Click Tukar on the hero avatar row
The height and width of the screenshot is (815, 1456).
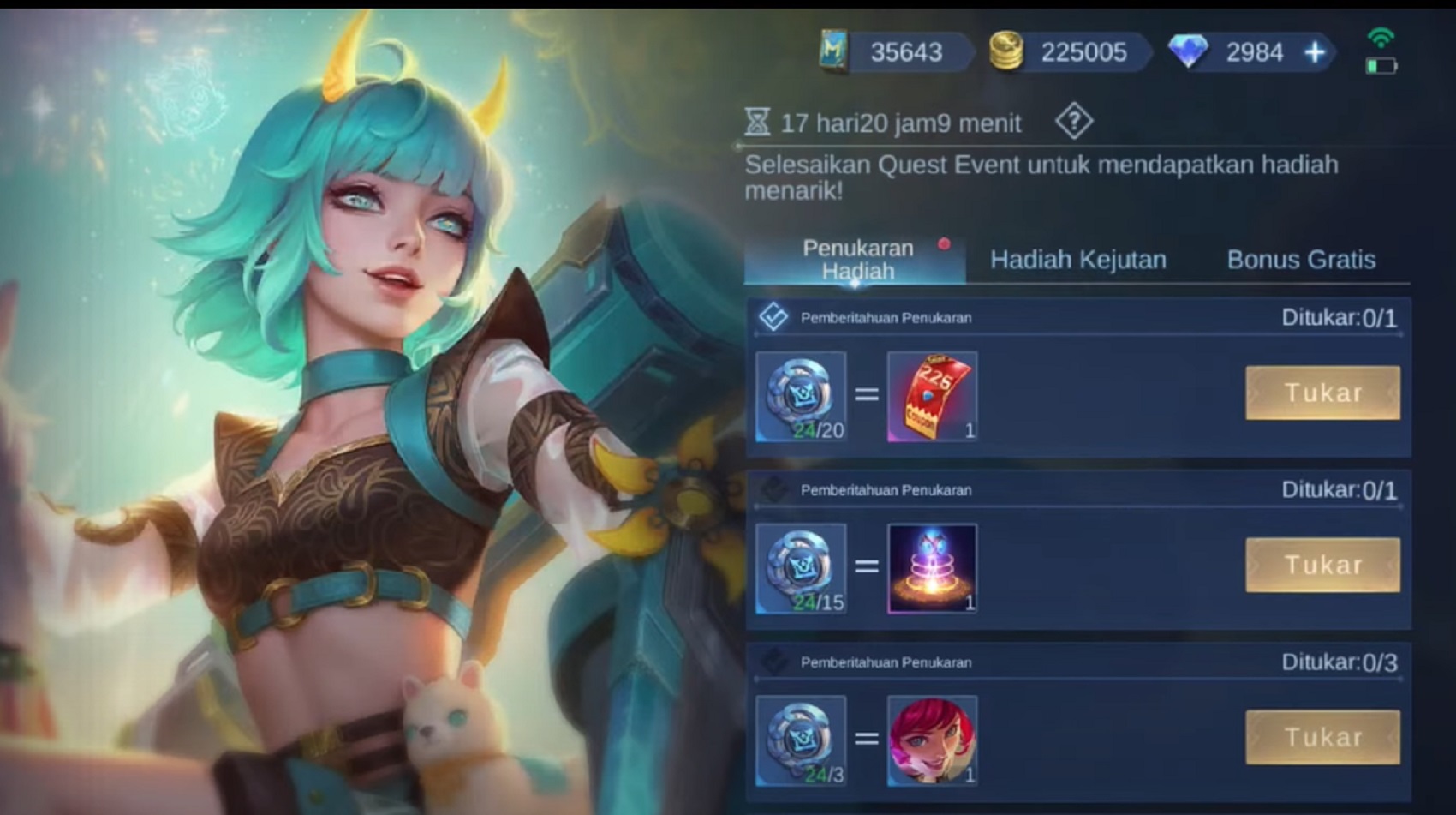(1322, 736)
